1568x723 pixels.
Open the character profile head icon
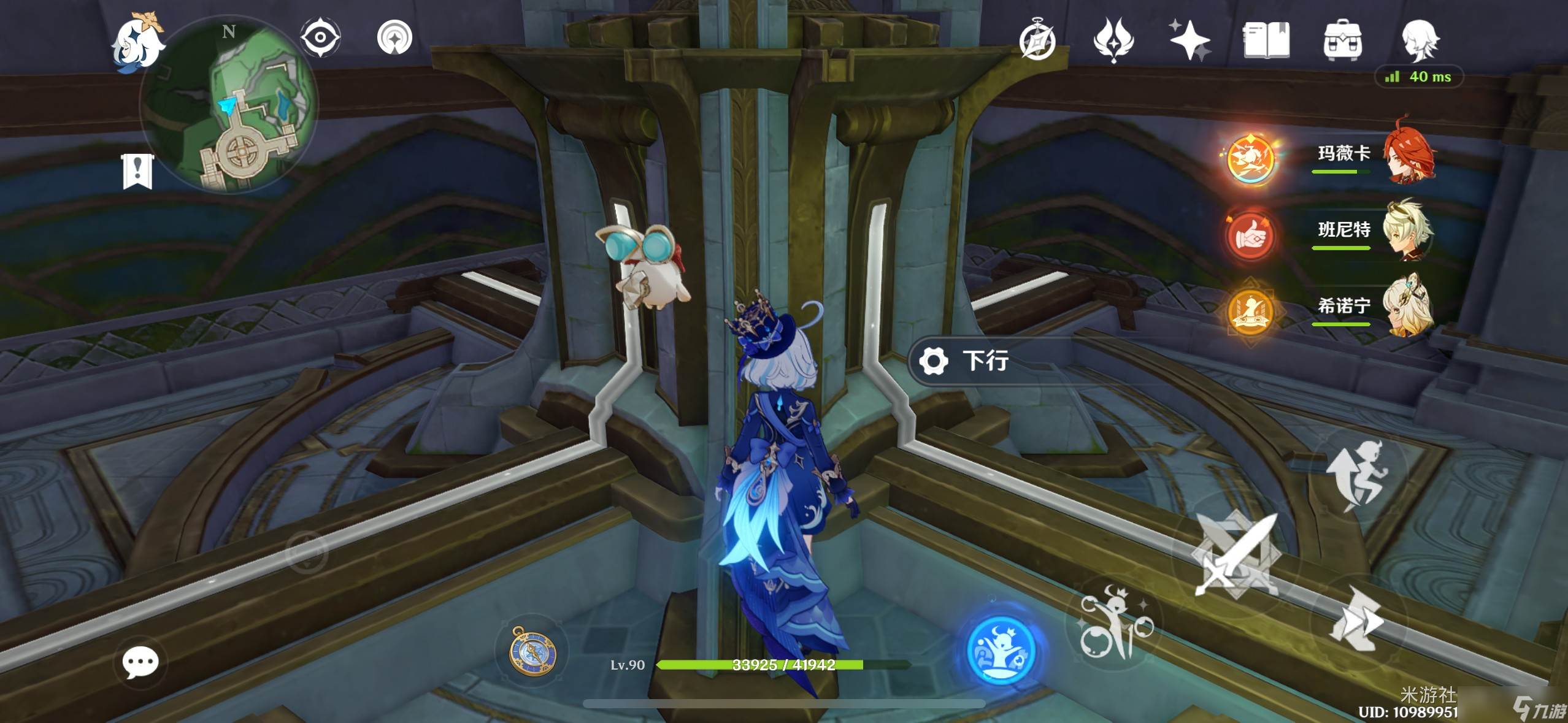point(1419,40)
